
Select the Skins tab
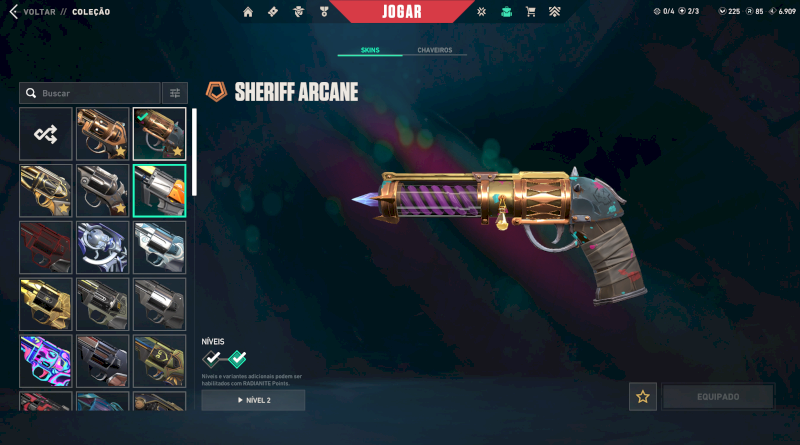[369, 50]
